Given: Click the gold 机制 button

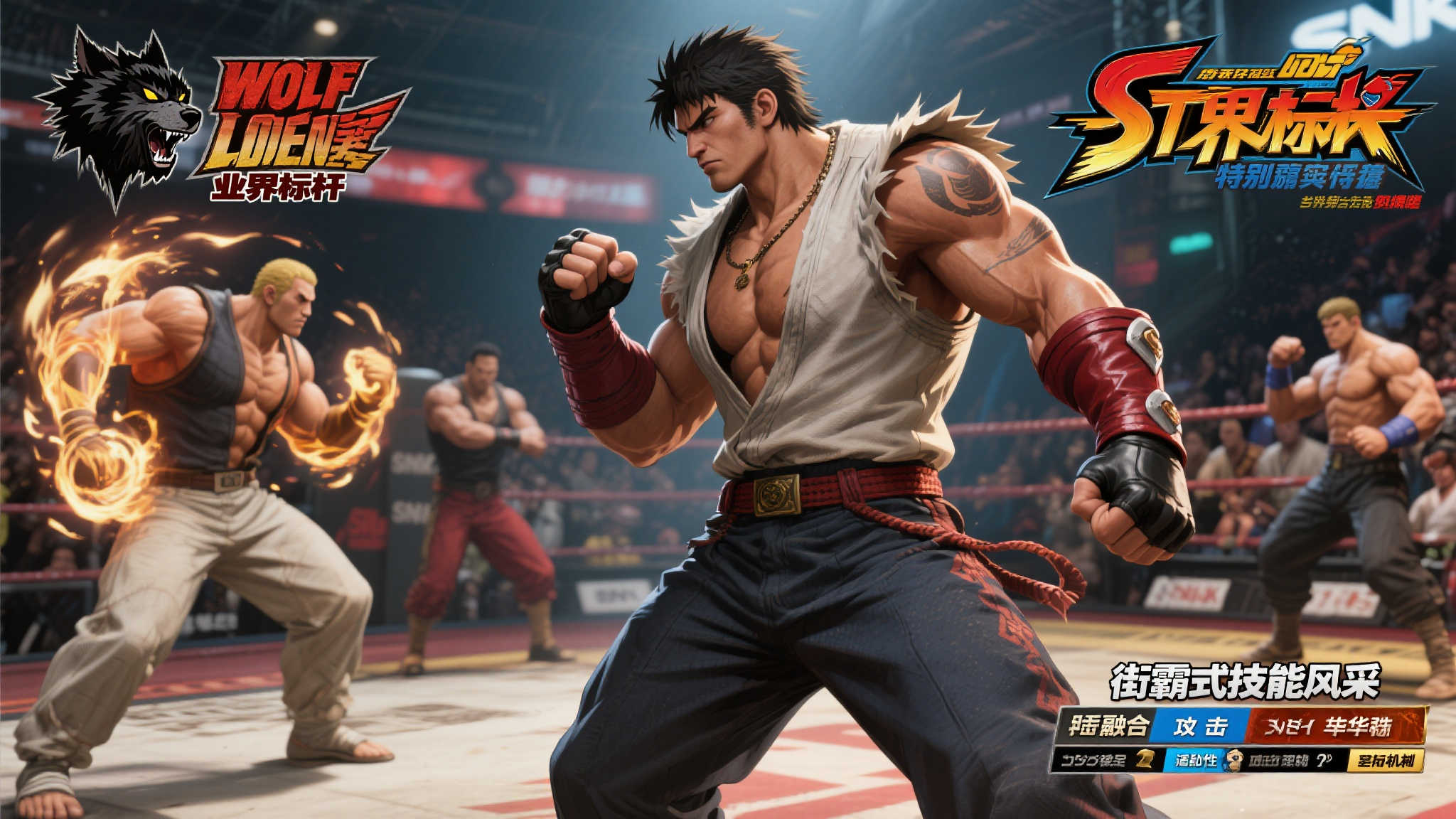Looking at the screenshot, I should click(1386, 761).
